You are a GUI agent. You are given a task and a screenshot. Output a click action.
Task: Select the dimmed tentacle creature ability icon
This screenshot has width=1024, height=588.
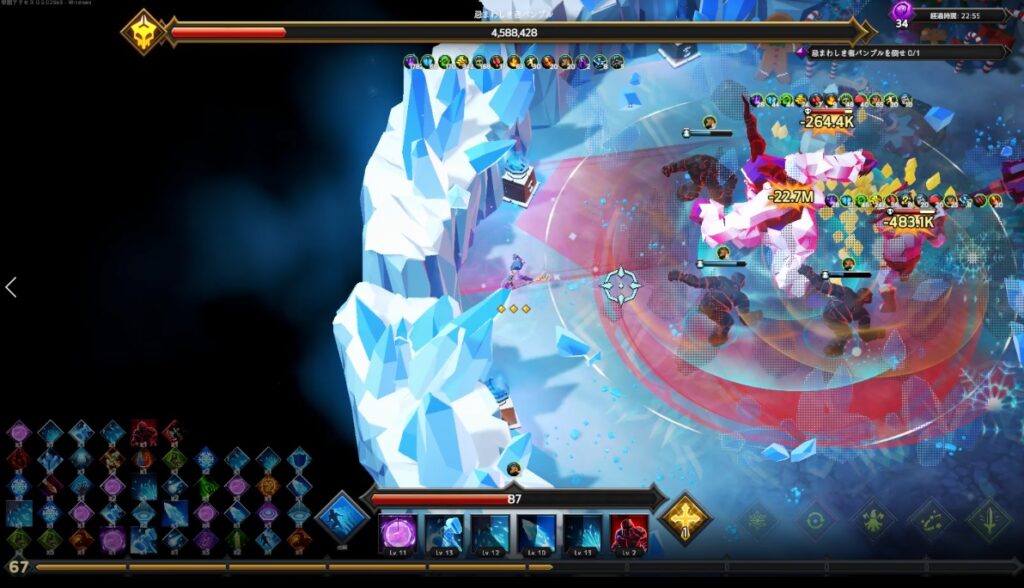(x=874, y=520)
